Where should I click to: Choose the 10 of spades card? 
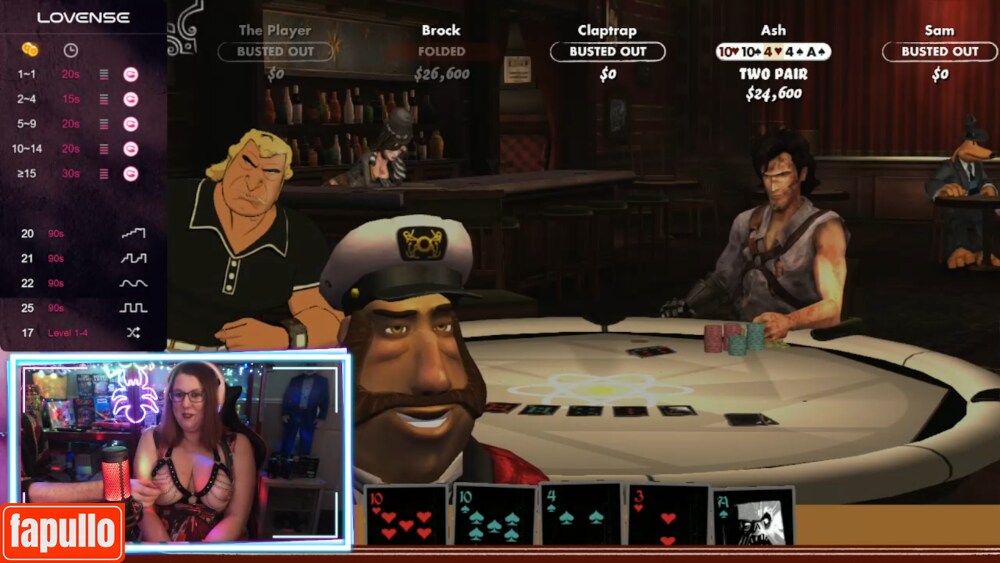(494, 515)
